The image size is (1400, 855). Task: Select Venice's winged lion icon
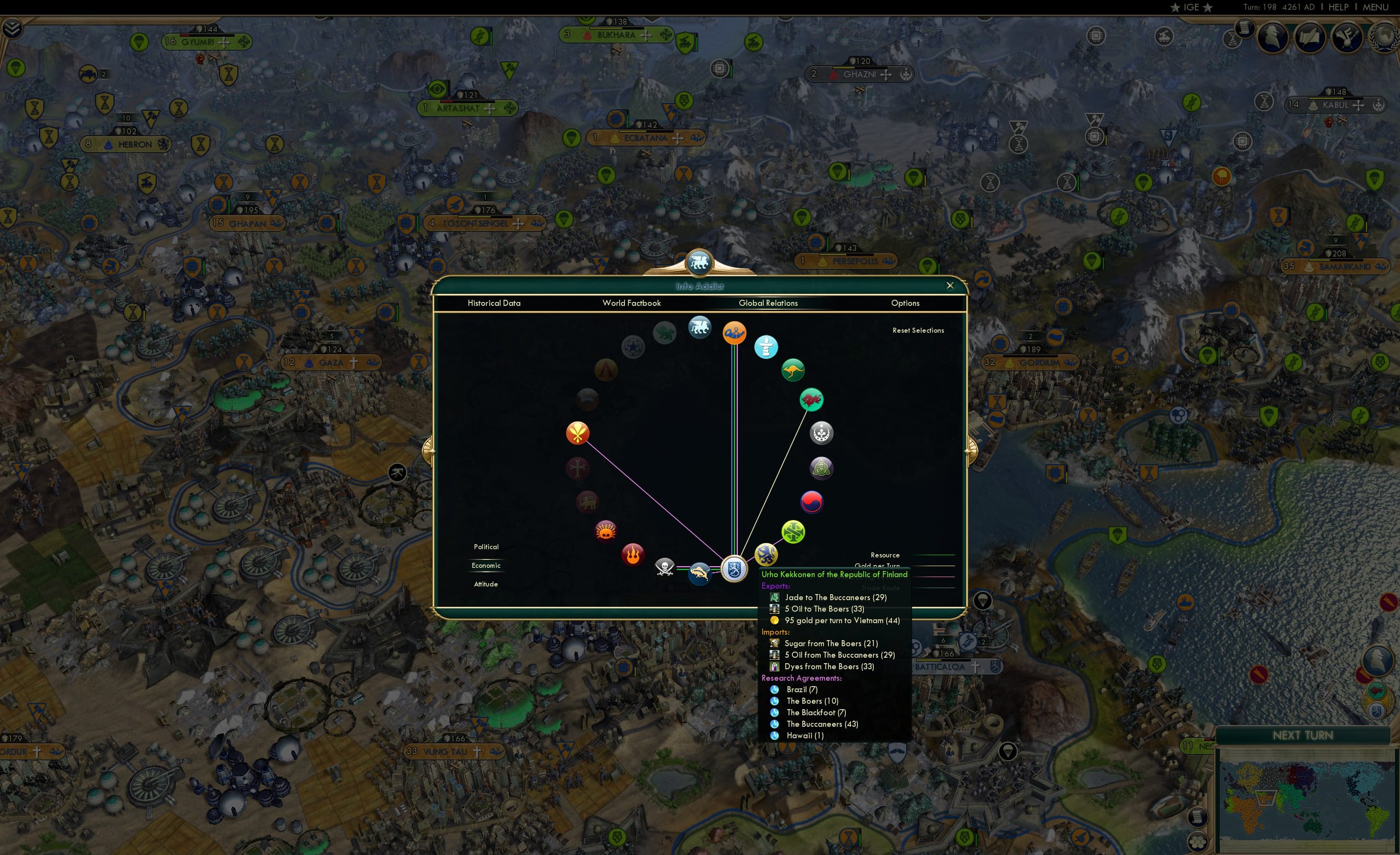click(x=699, y=327)
